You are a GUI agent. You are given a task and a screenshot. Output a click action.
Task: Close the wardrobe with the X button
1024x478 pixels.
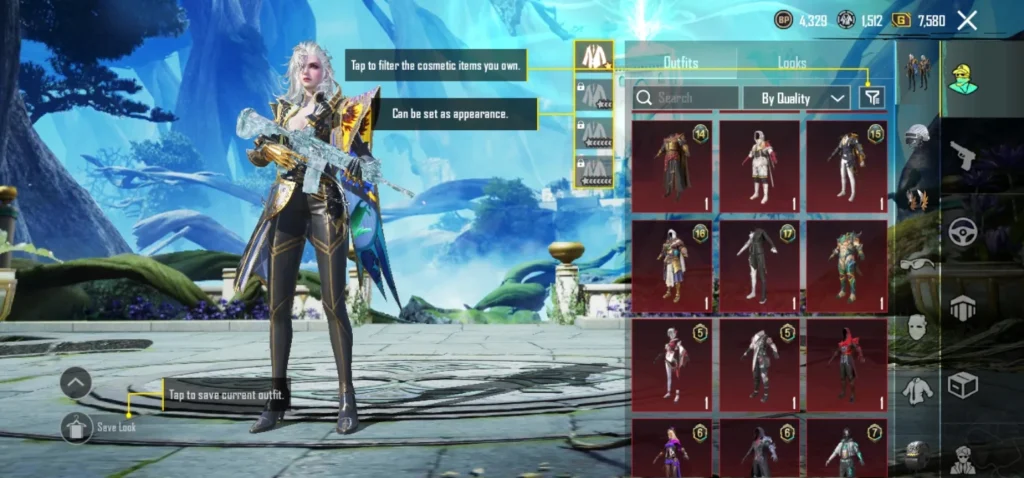coord(967,20)
